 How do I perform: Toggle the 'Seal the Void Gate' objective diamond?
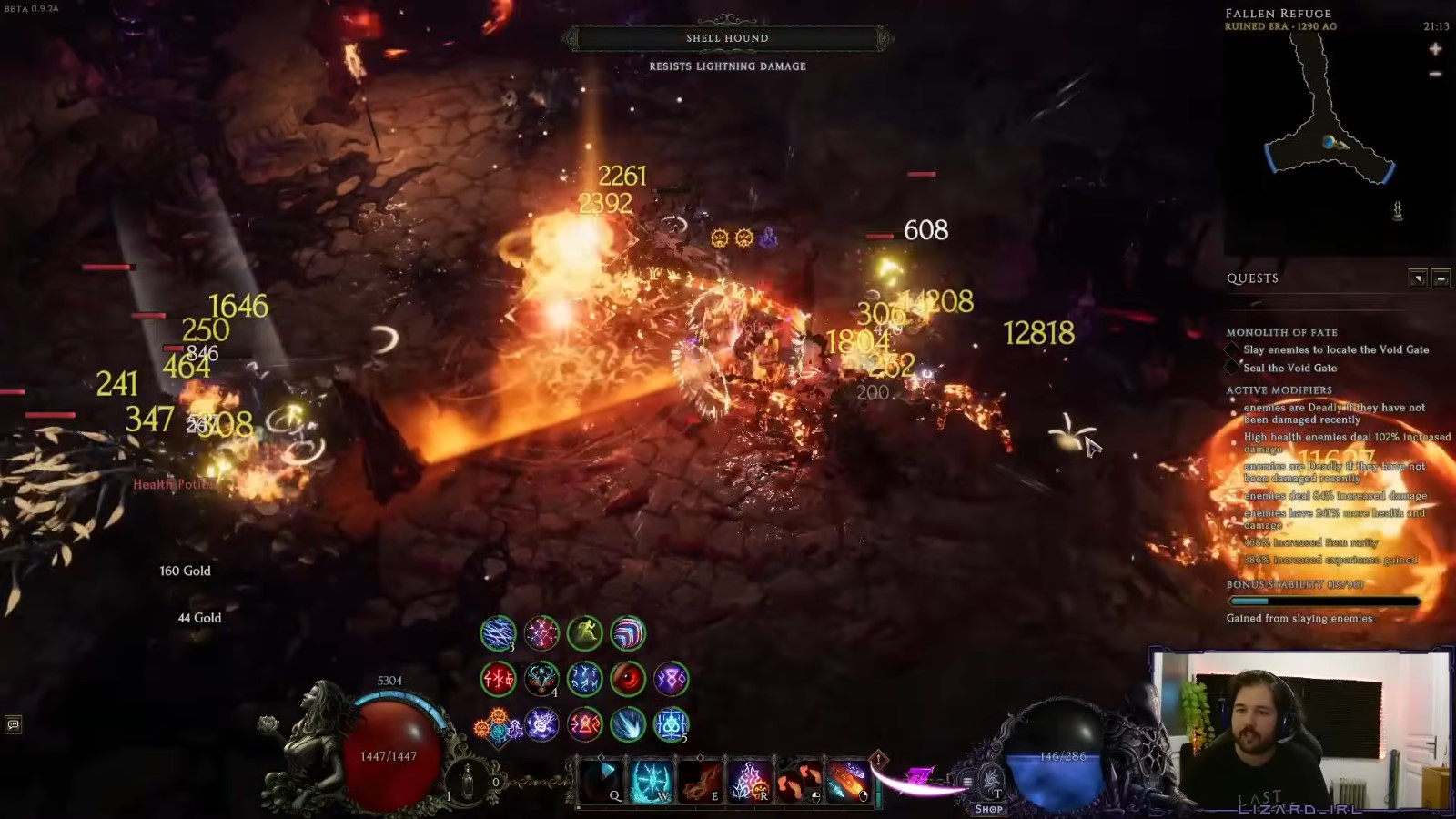tap(1232, 368)
